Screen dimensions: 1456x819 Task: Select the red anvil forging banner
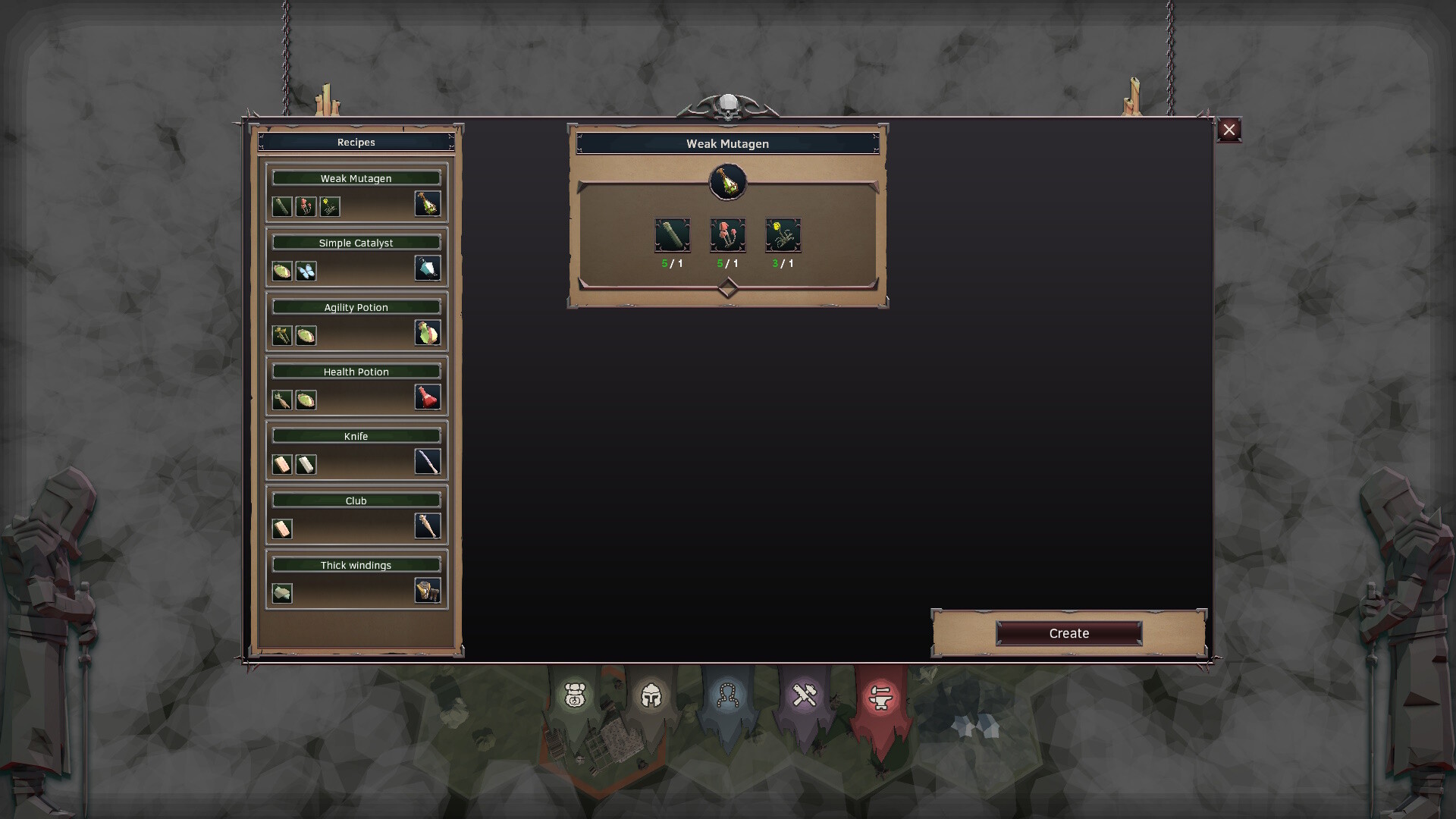click(881, 699)
